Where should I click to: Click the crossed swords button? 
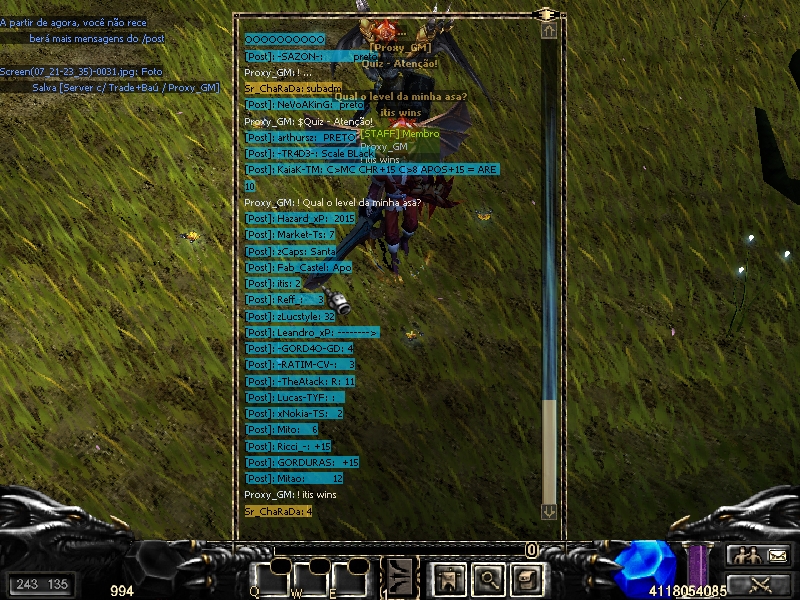pyautogui.click(x=759, y=584)
